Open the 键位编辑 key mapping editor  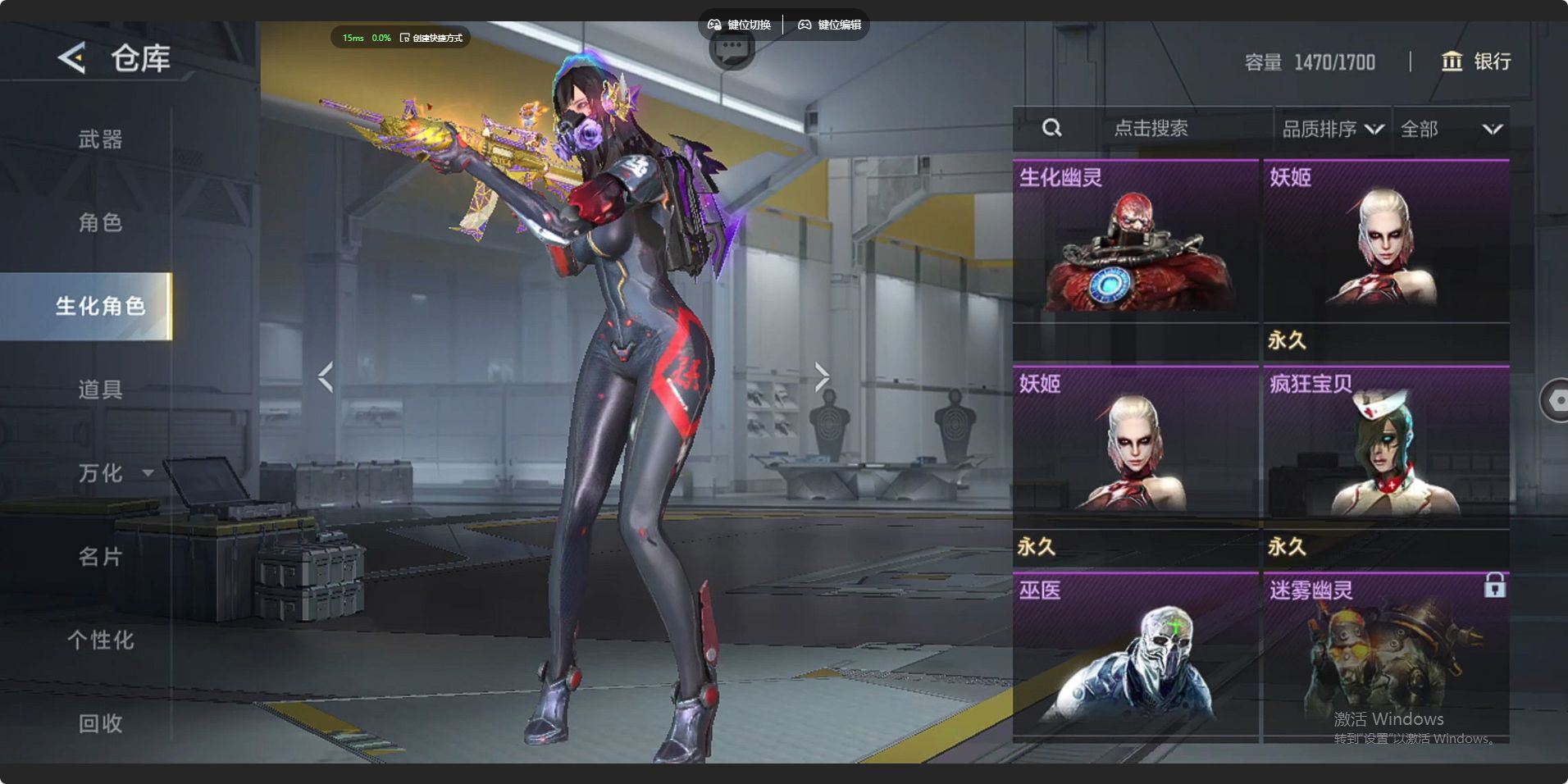coord(830,25)
